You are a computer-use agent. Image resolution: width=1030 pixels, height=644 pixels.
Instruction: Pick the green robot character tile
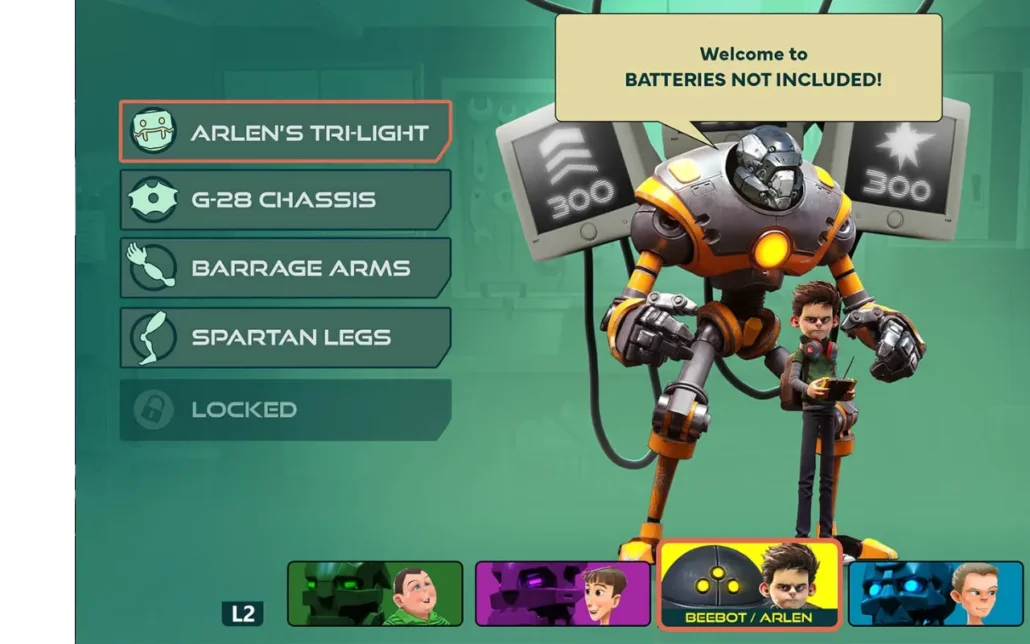375,593
